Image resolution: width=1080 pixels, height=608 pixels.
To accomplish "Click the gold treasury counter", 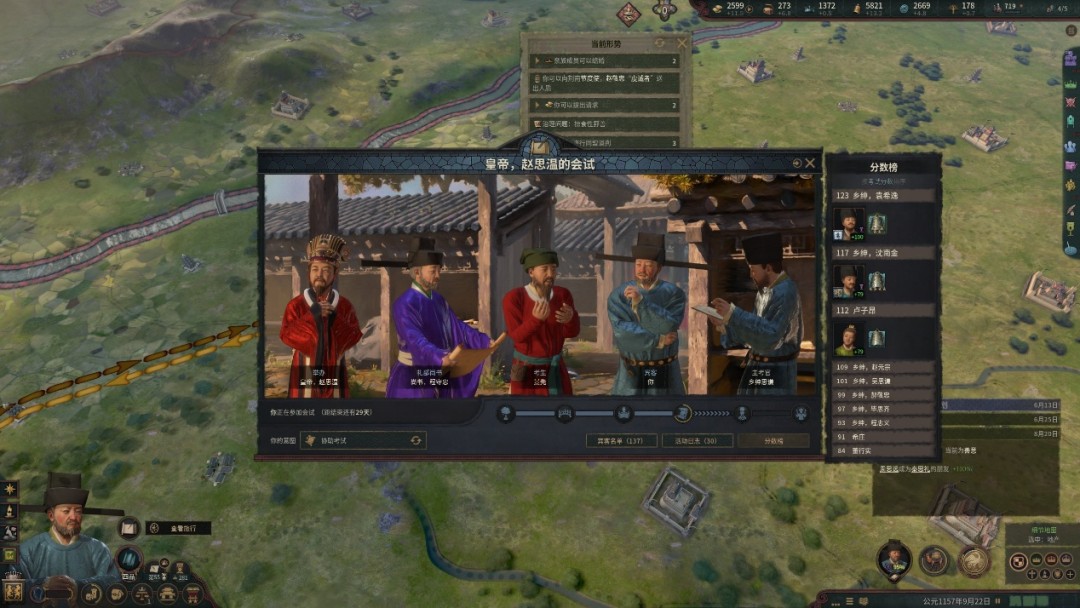I will (x=728, y=8).
